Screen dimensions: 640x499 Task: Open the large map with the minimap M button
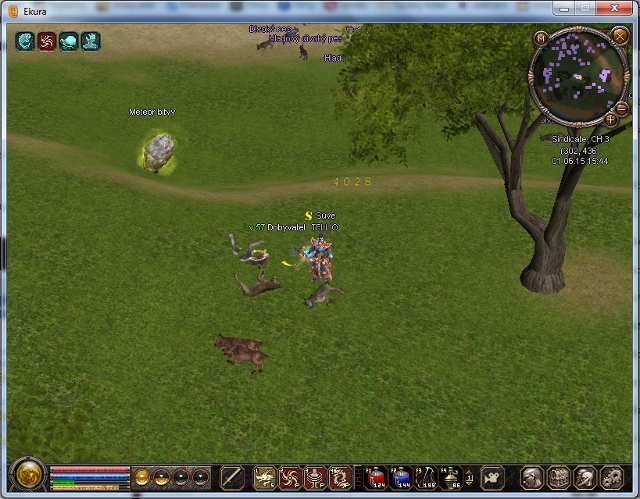pyautogui.click(x=541, y=40)
